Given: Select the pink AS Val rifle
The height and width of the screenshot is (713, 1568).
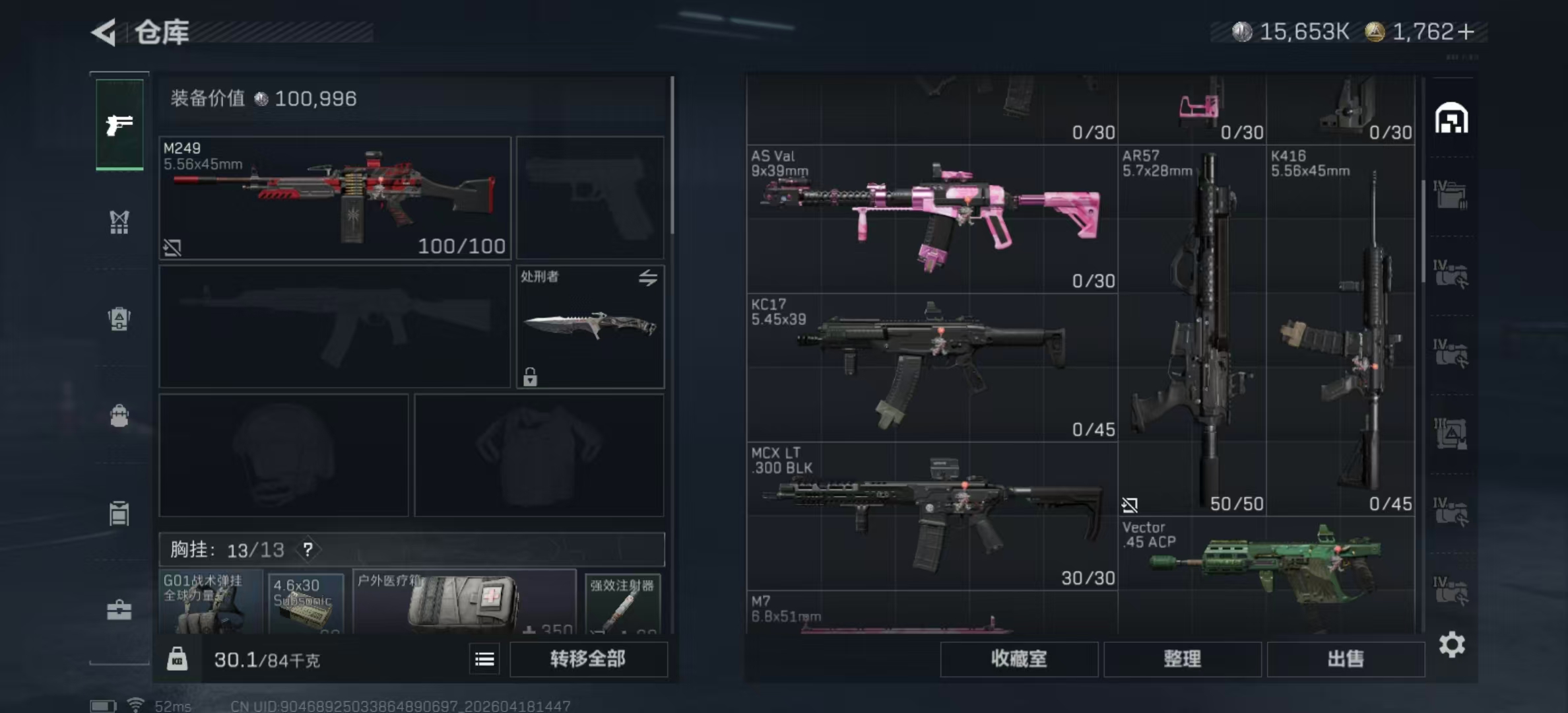Looking at the screenshot, I should [x=932, y=219].
